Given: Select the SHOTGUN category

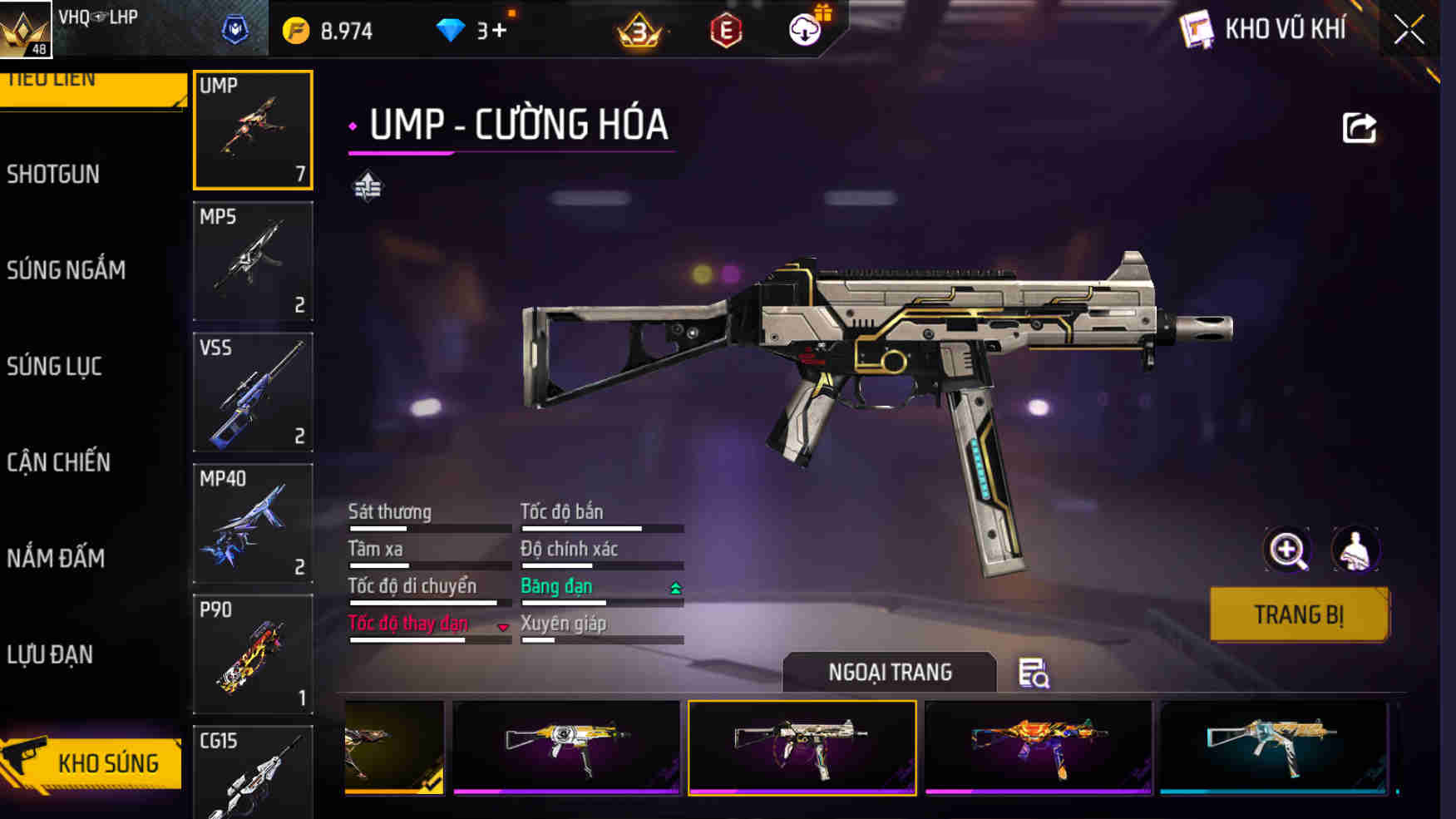Looking at the screenshot, I should pyautogui.click(x=53, y=175).
